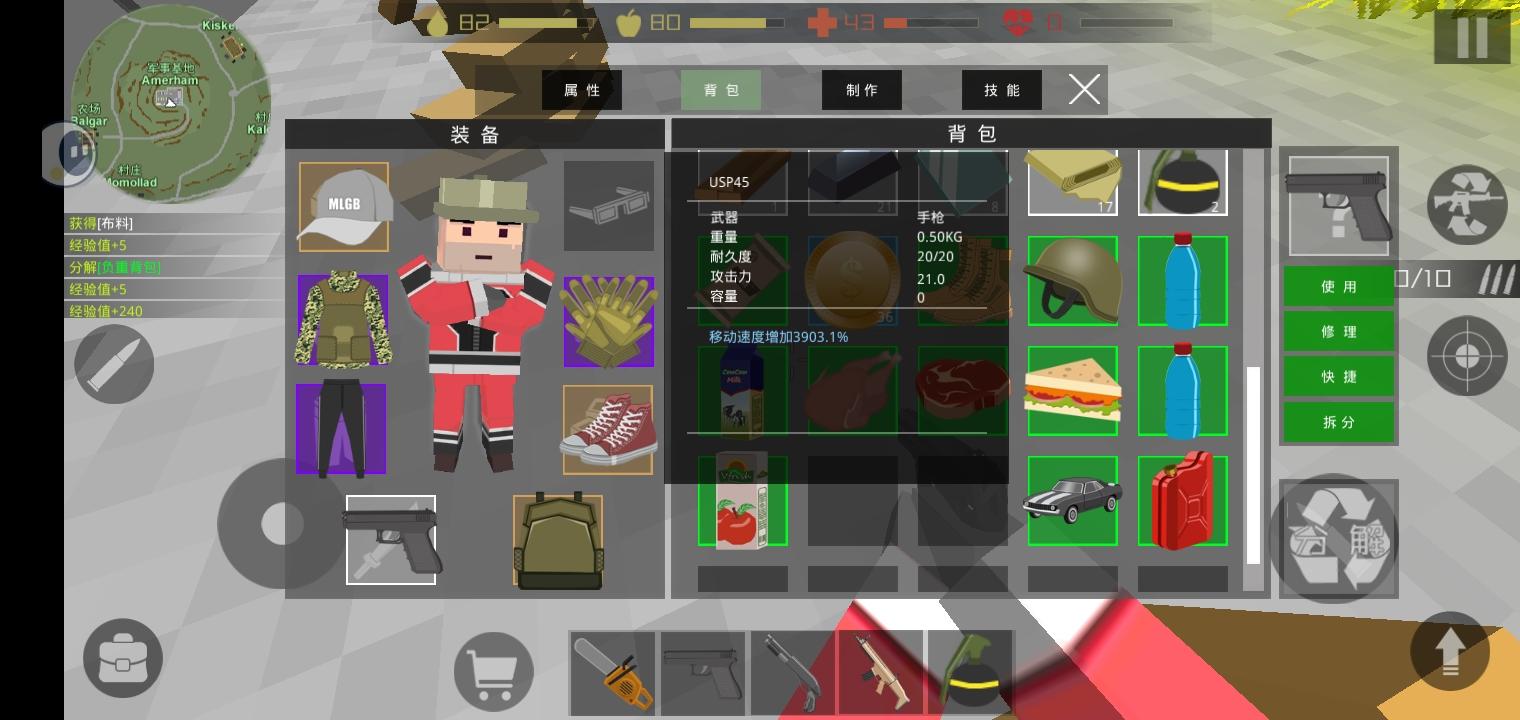The image size is (1520, 720).
Task: Select the red fuel can item
Action: (1182, 500)
